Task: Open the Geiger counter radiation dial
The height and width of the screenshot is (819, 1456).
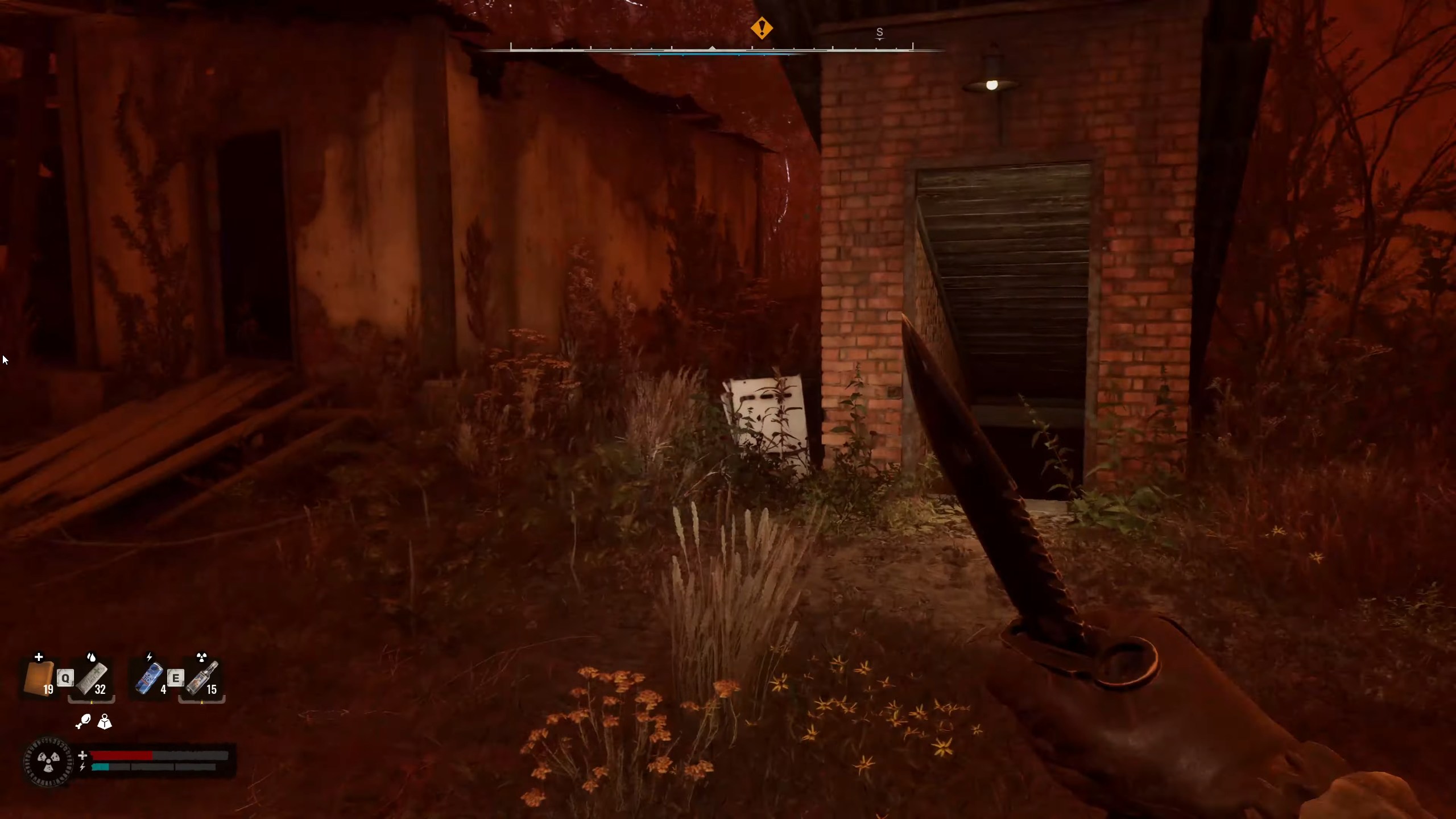Action: pyautogui.click(x=48, y=760)
